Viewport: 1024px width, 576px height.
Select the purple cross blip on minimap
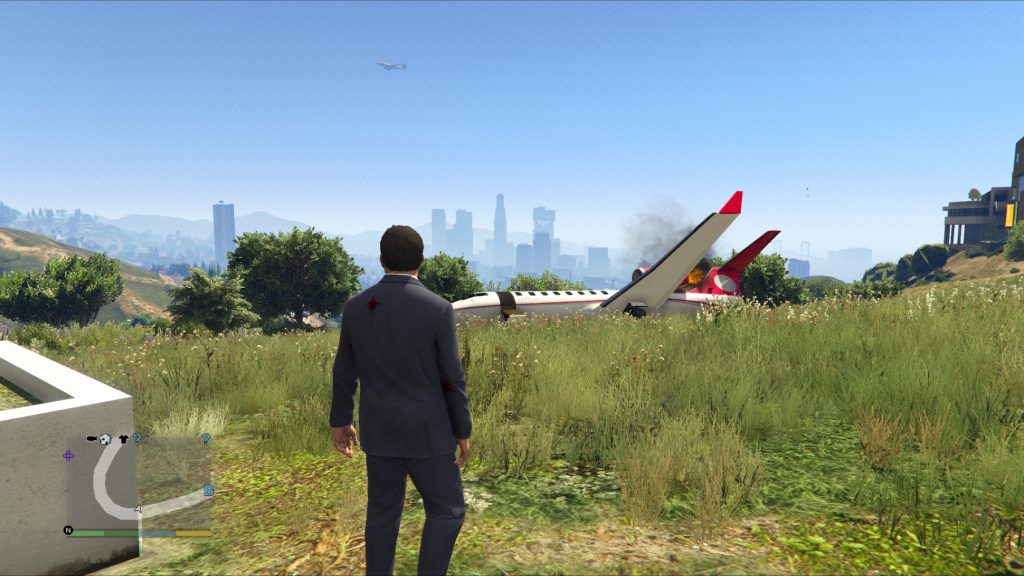68,455
